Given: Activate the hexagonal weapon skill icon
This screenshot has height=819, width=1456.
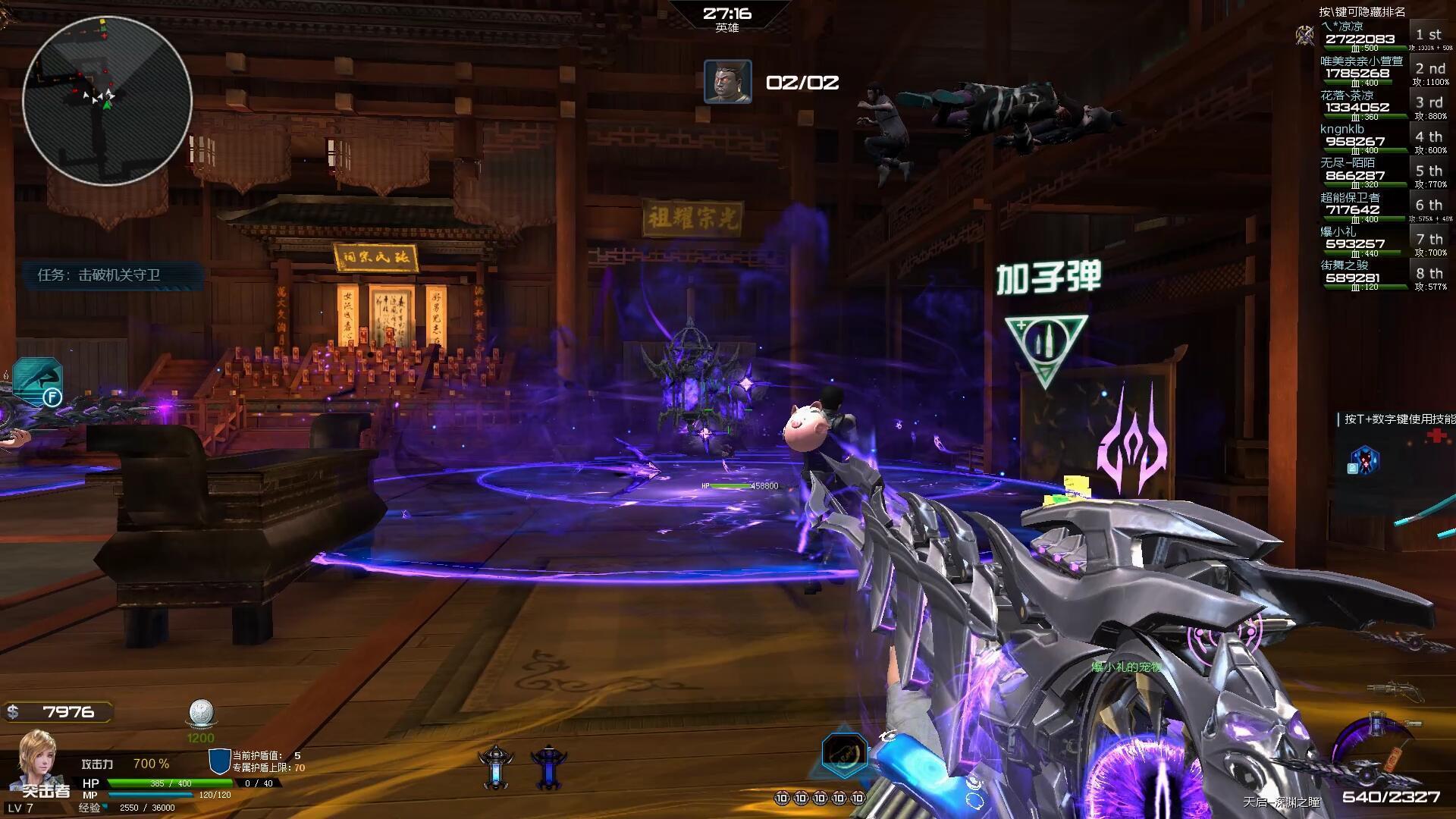Looking at the screenshot, I should coord(844,754).
